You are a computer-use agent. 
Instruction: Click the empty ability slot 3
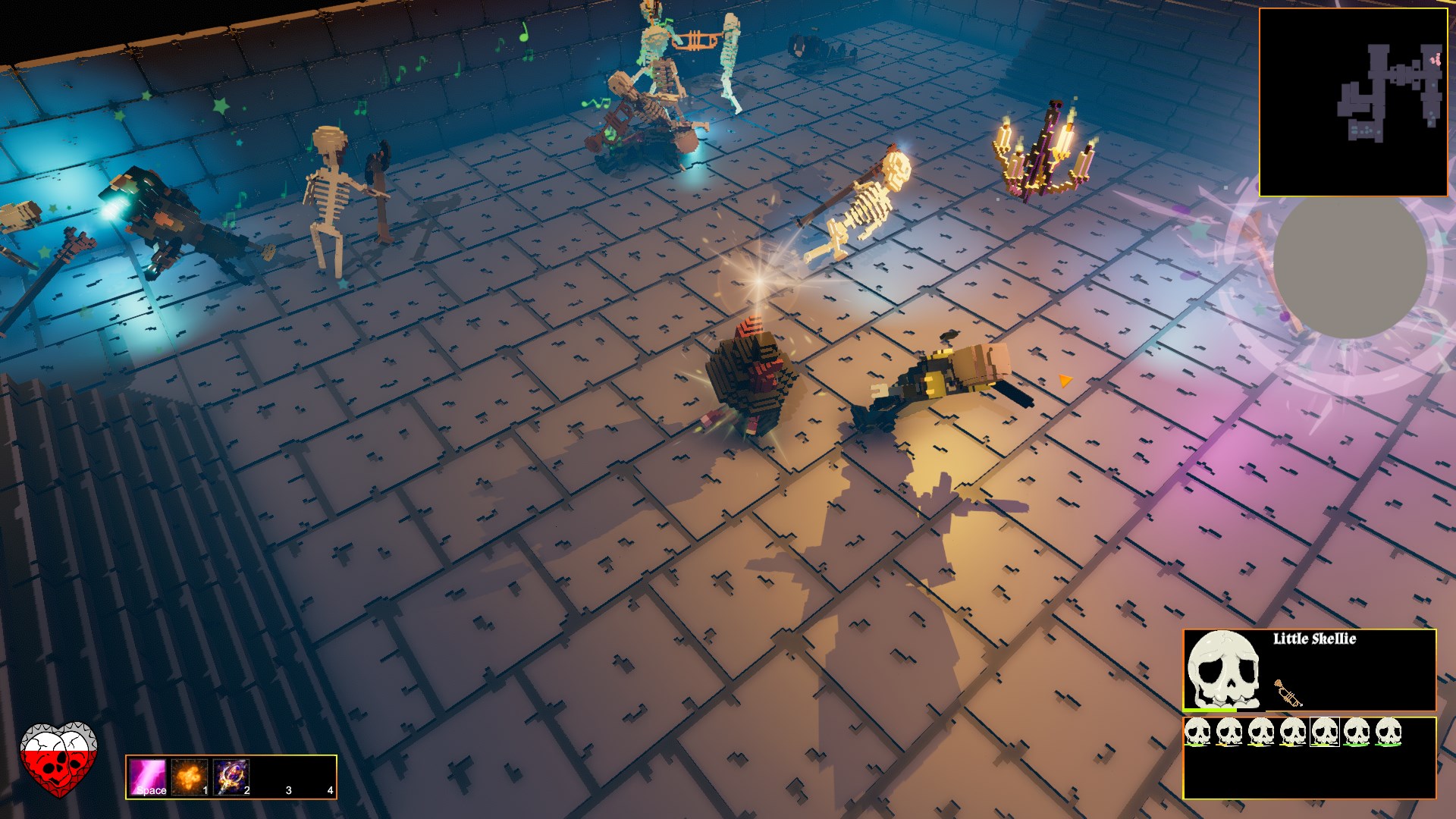coord(273,777)
